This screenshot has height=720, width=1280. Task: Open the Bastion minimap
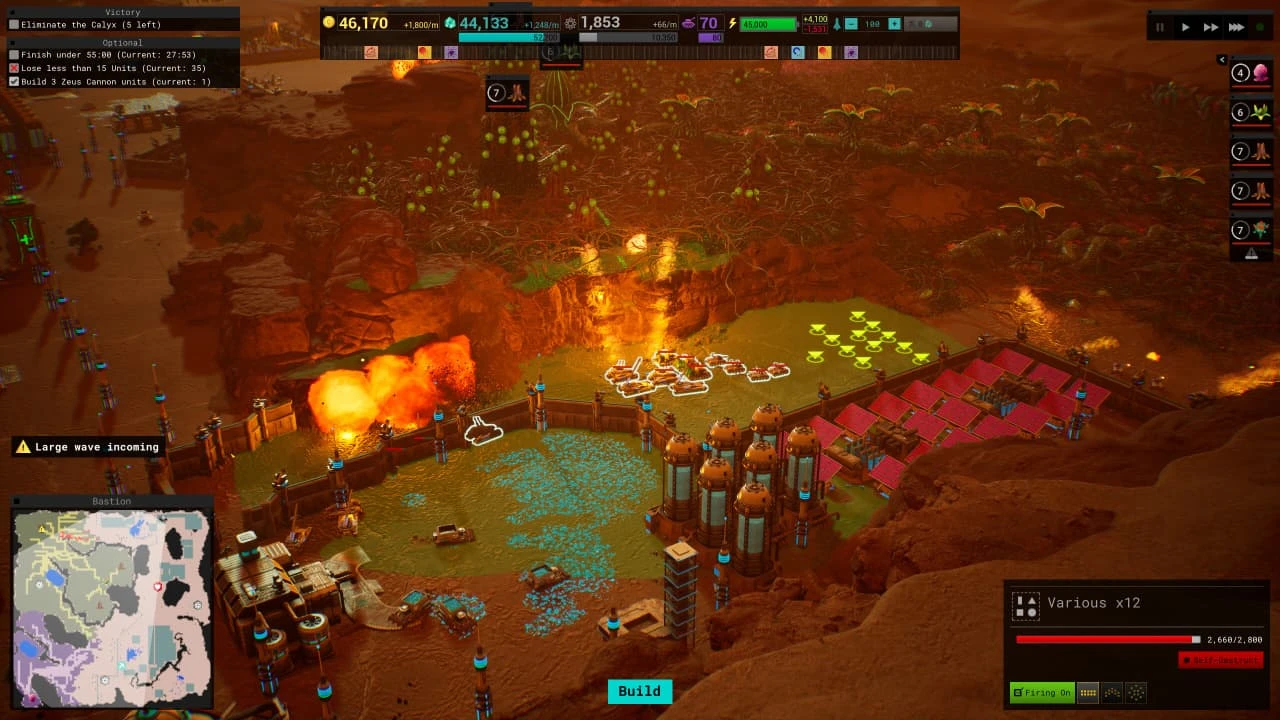pos(112,603)
